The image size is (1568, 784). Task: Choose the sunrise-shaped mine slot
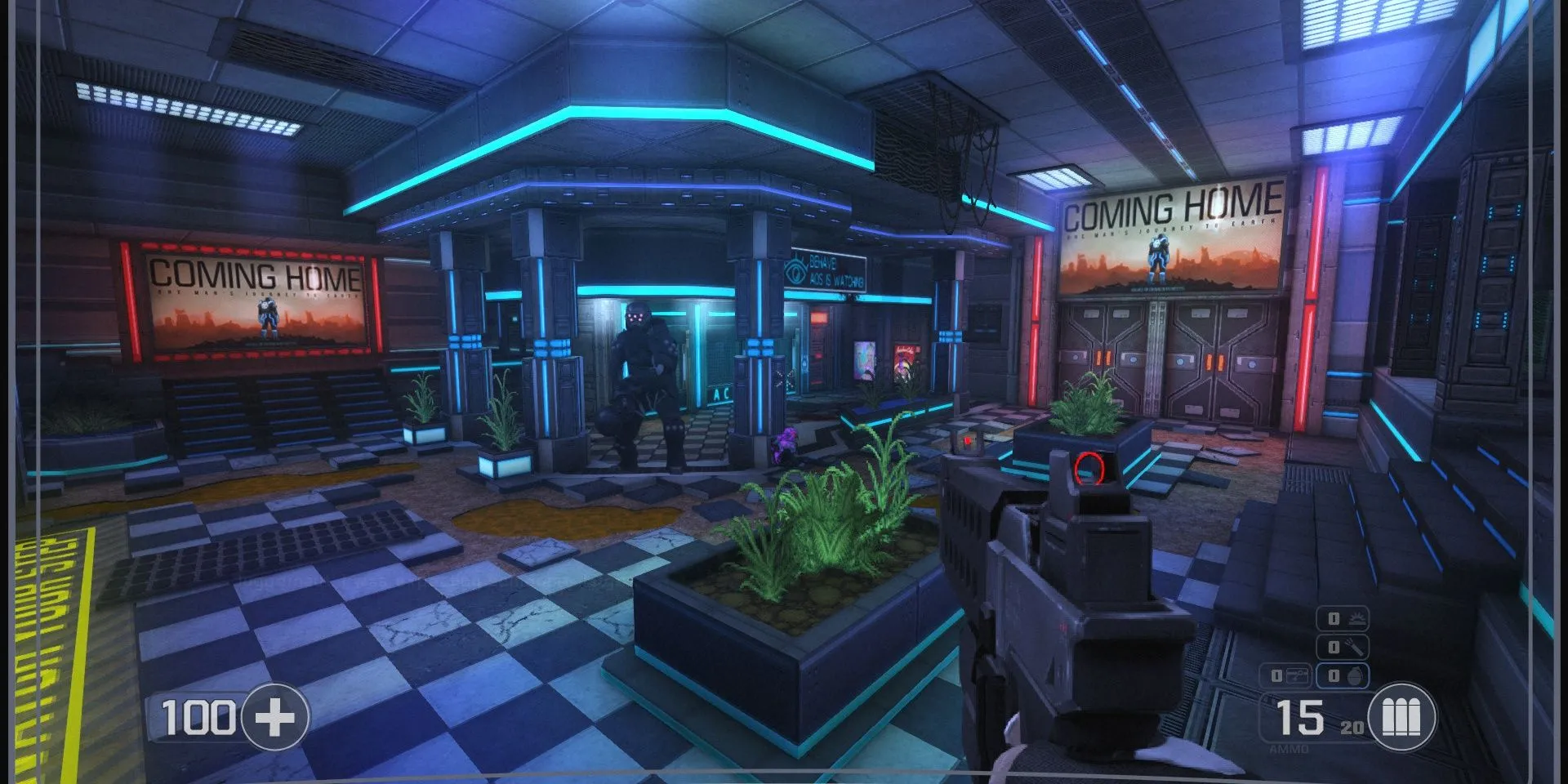[x=1343, y=618]
